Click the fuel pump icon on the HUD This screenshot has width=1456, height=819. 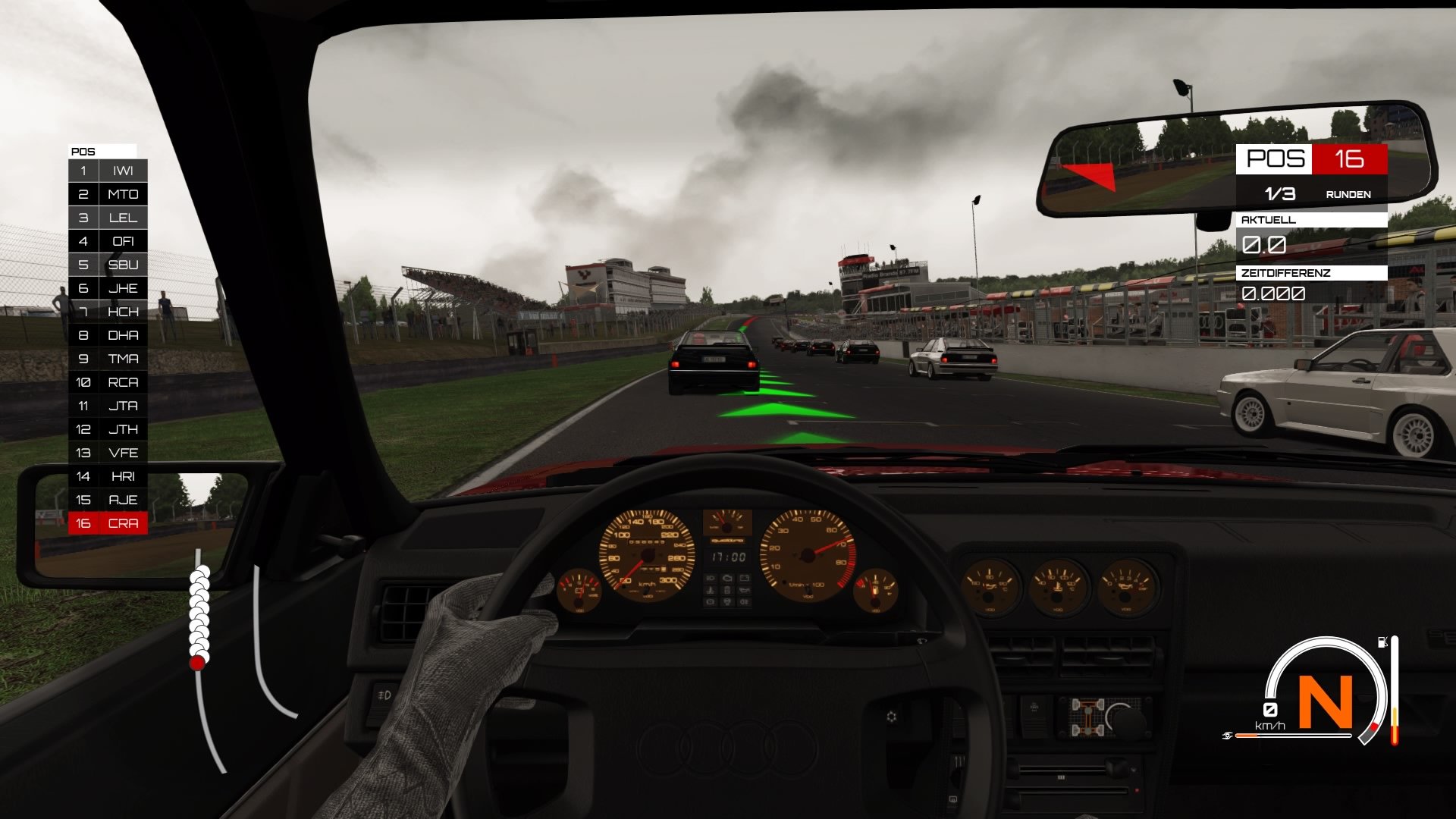[1382, 641]
